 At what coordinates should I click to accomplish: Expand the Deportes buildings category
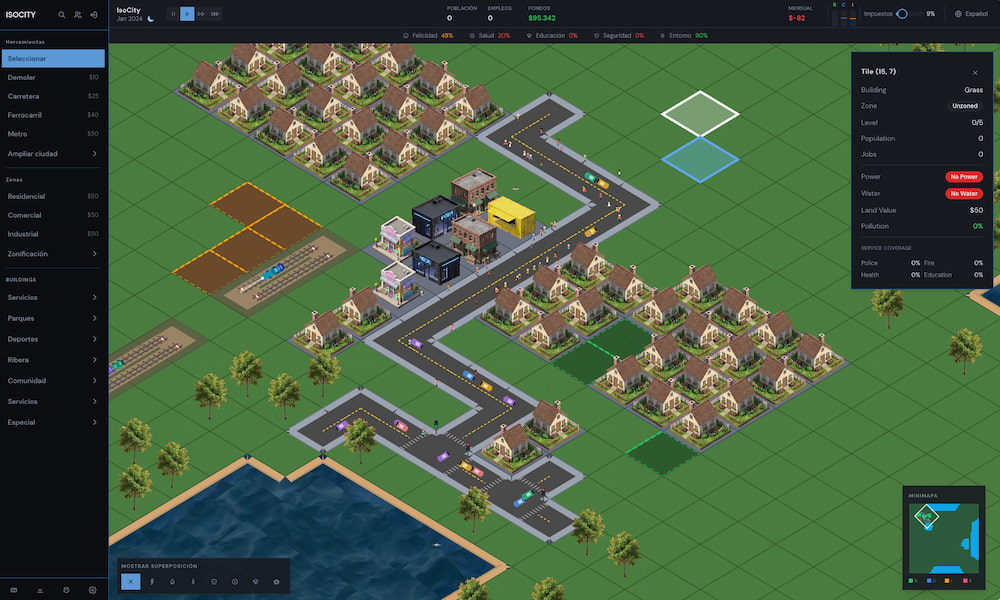pyautogui.click(x=53, y=339)
